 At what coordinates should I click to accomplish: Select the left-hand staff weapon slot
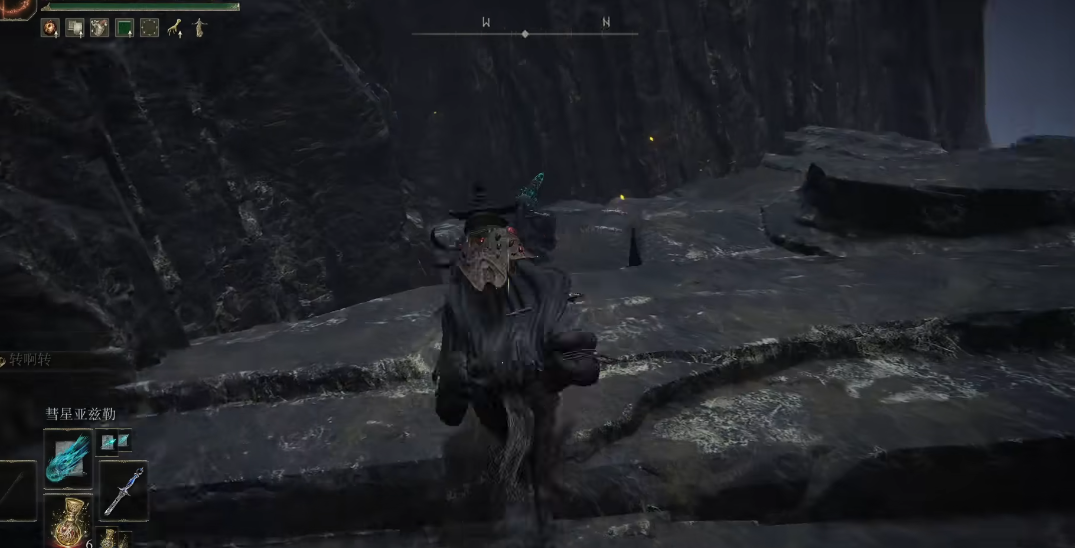click(x=16, y=490)
